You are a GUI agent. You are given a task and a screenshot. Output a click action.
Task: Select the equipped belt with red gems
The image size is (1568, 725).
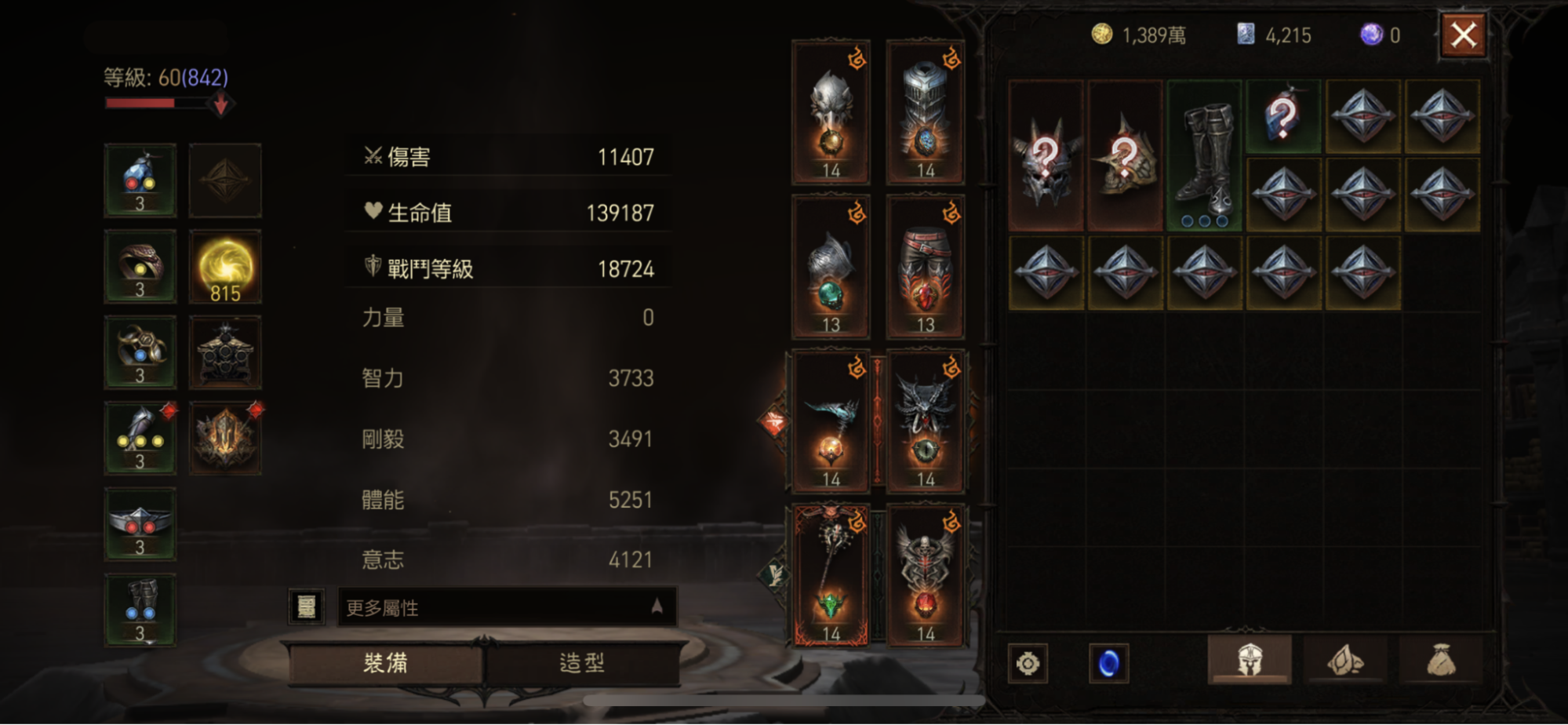coord(140,524)
